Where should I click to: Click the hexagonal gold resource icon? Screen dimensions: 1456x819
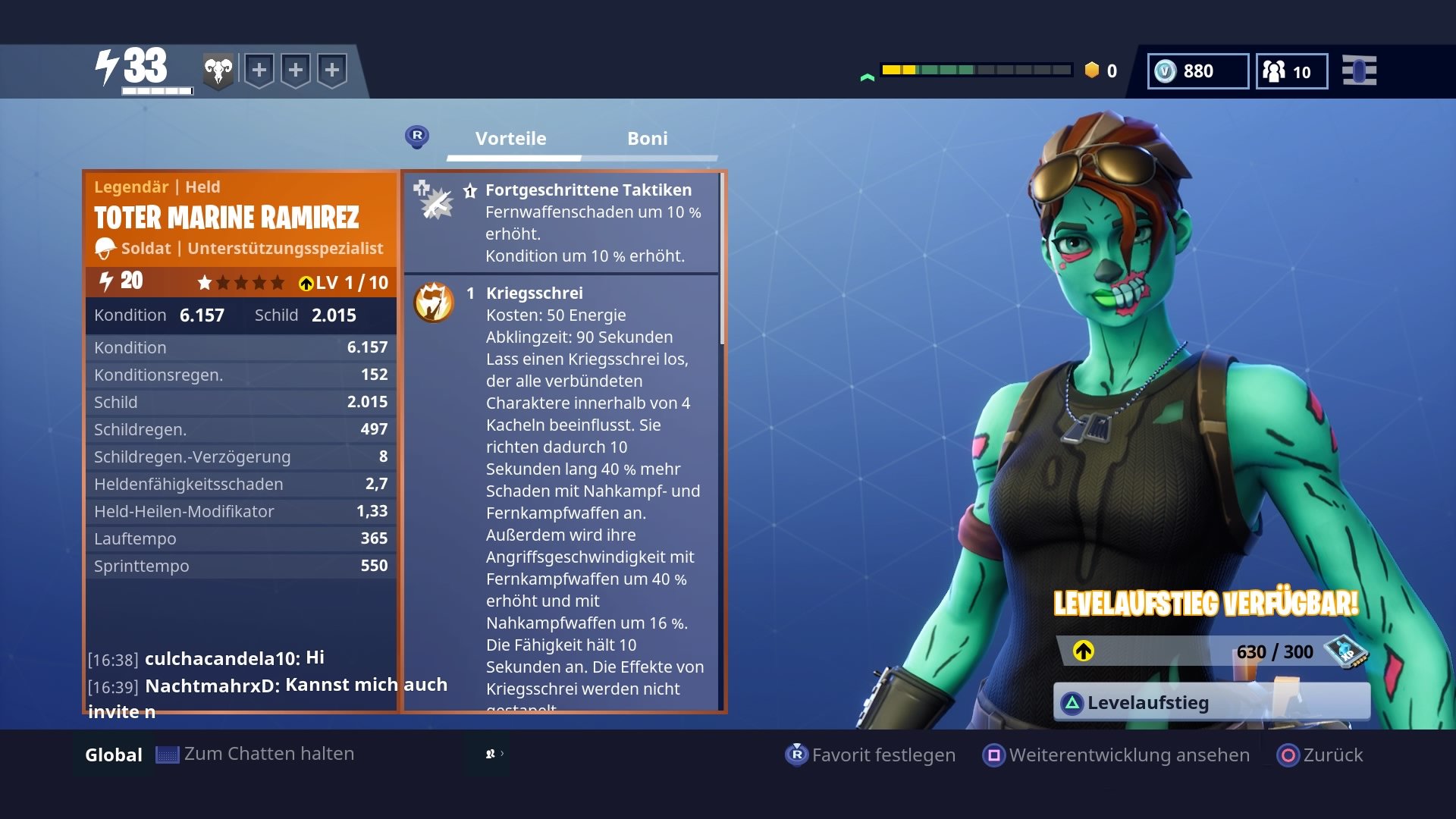(x=1092, y=71)
